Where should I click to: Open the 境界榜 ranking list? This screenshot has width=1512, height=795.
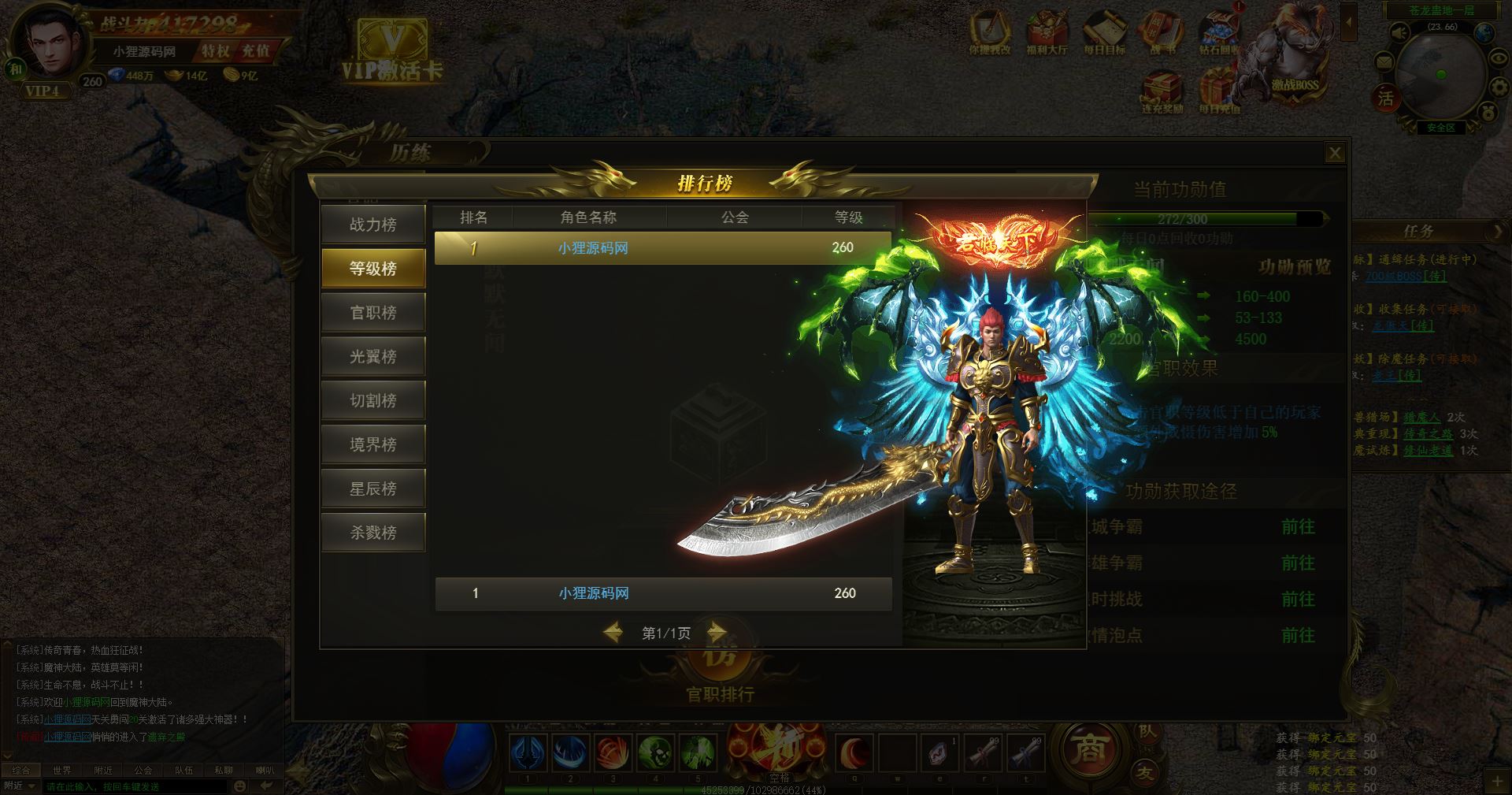373,445
